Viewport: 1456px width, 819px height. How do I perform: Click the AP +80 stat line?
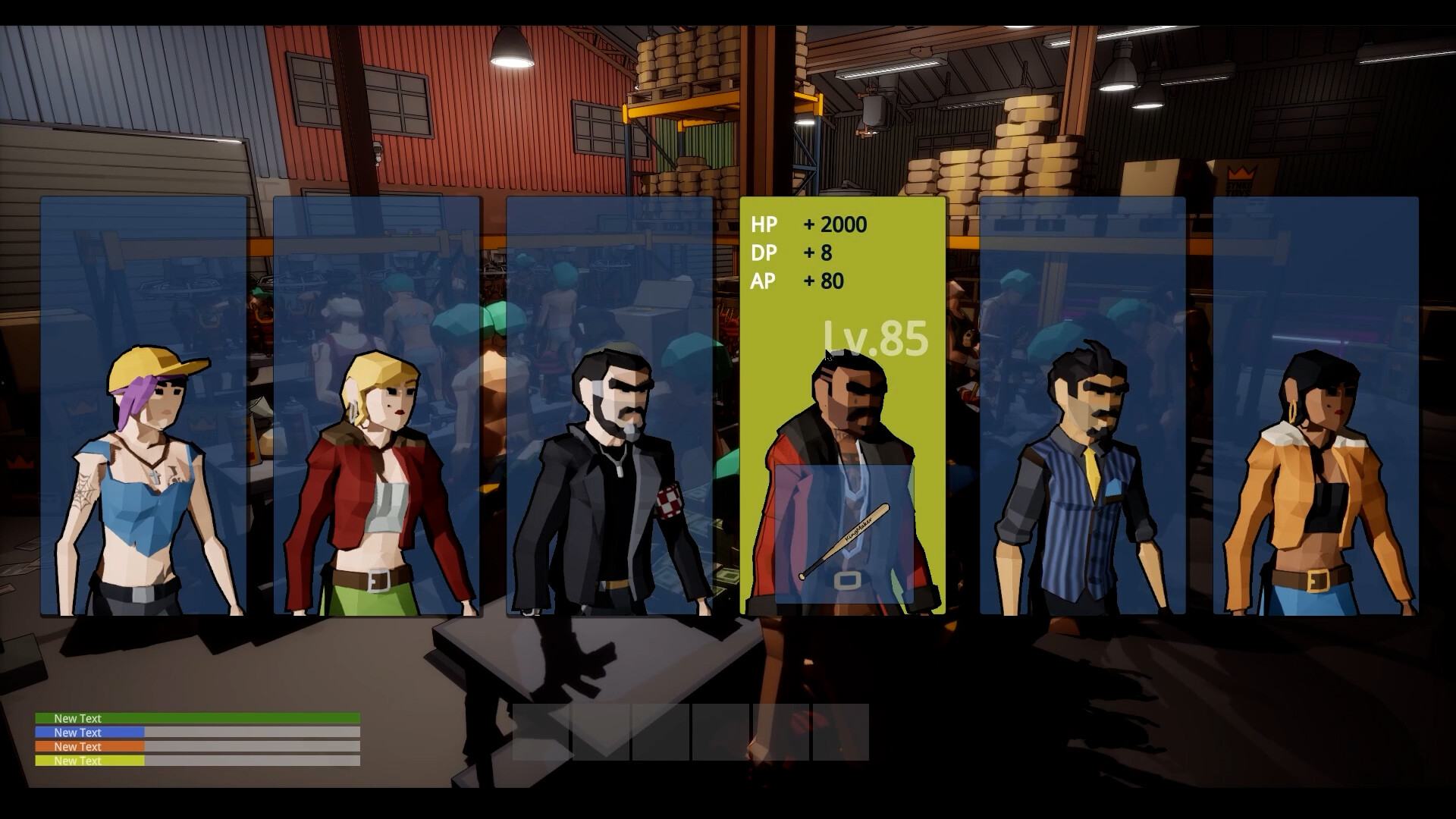click(796, 281)
